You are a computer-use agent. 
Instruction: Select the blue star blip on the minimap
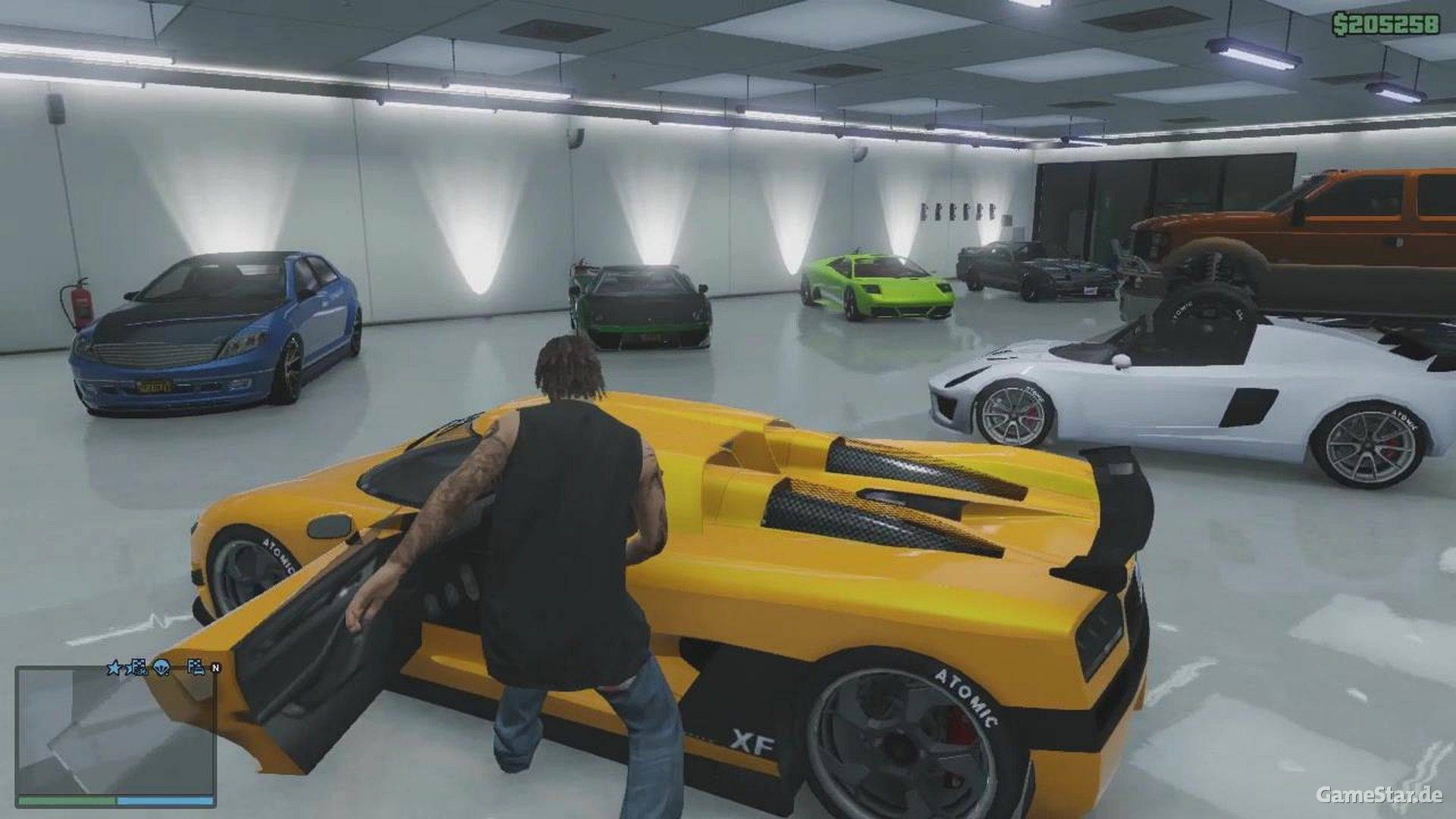click(x=115, y=668)
